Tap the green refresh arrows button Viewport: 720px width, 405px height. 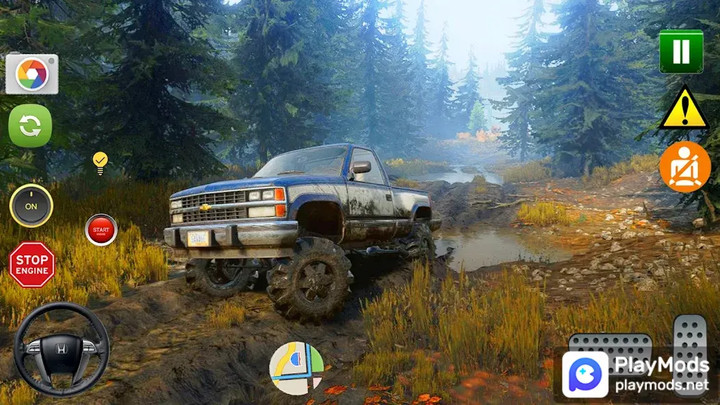[x=31, y=126]
